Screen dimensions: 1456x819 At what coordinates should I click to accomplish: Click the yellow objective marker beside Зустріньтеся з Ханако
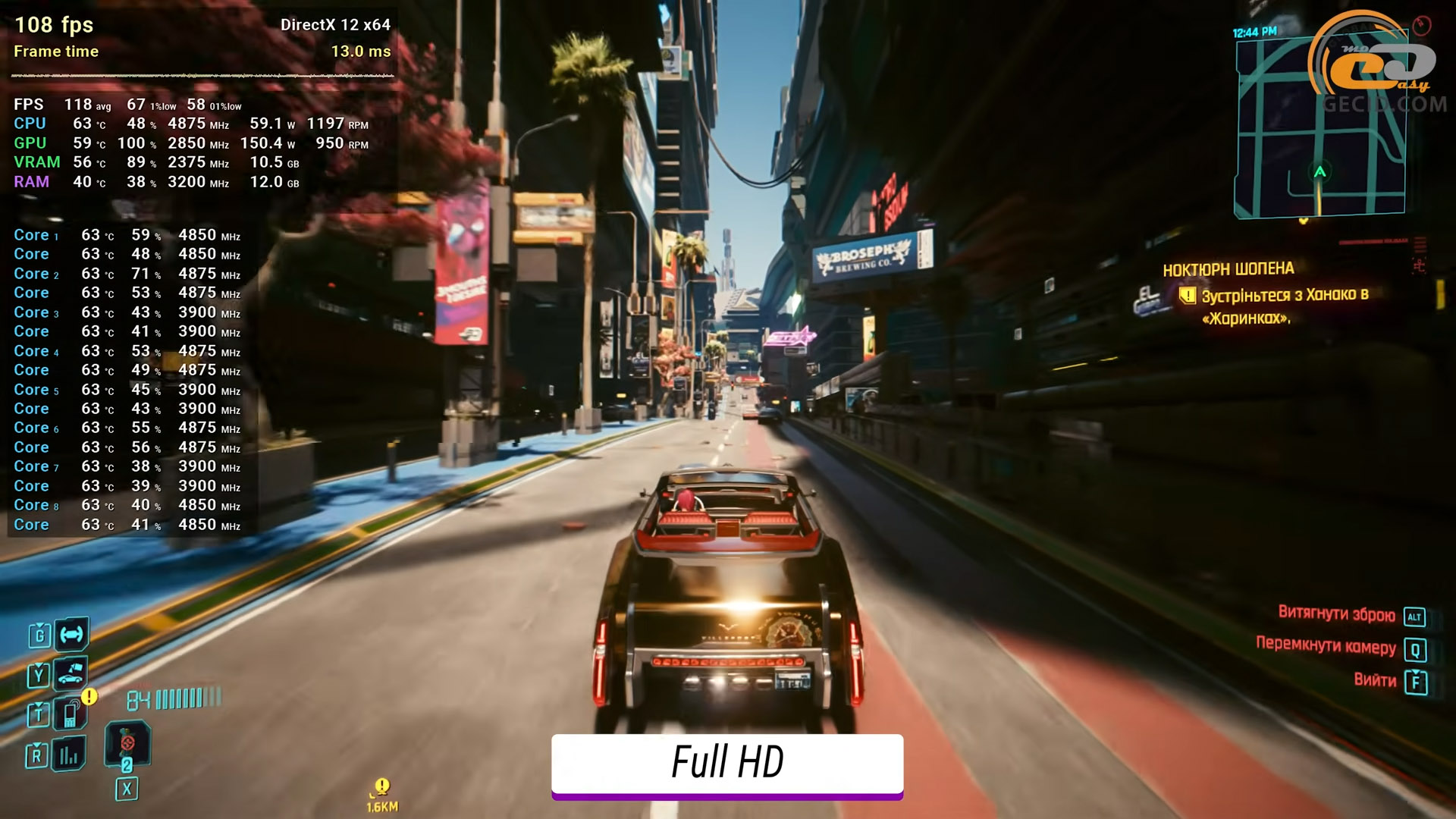[1187, 296]
